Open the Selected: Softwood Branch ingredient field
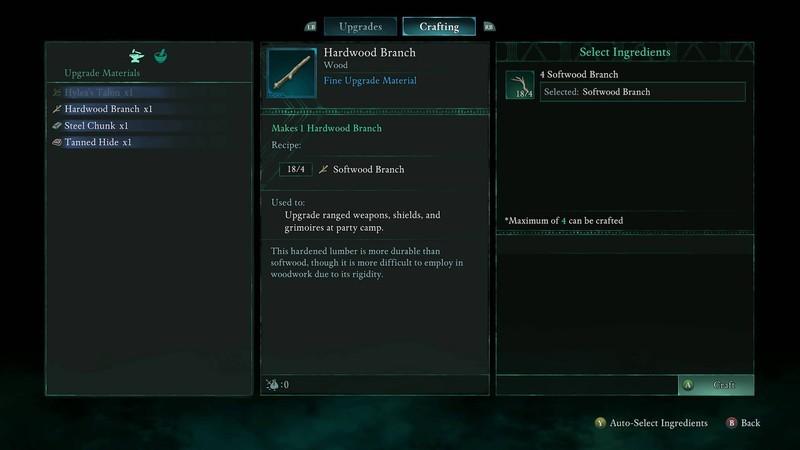 (642, 92)
